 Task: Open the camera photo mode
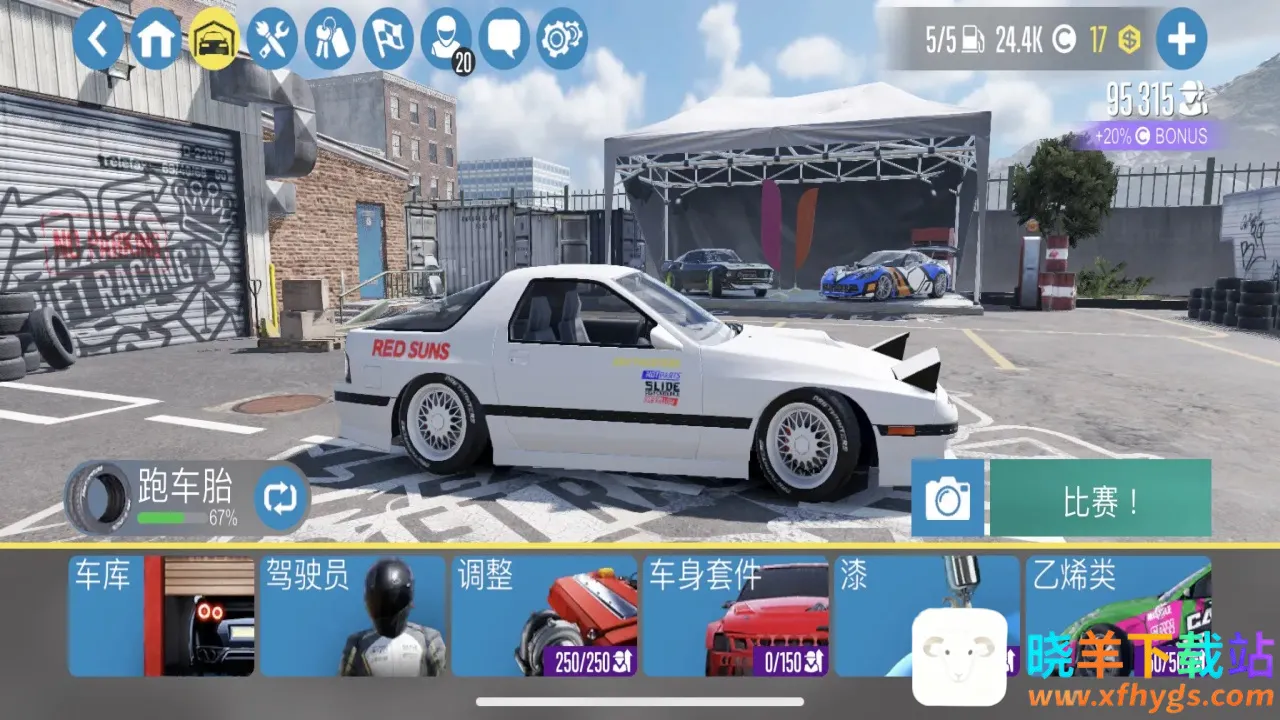947,499
